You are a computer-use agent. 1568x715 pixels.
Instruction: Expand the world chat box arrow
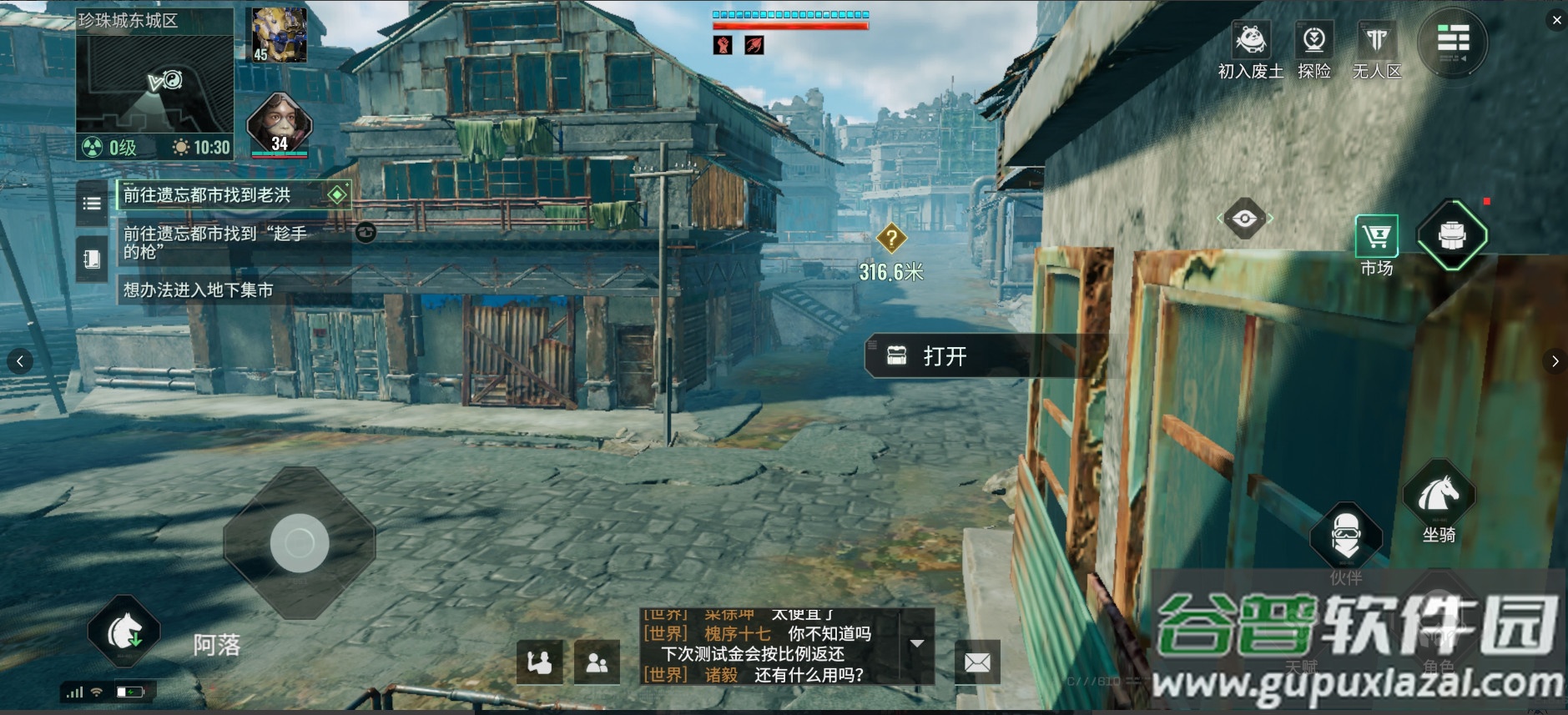[917, 643]
